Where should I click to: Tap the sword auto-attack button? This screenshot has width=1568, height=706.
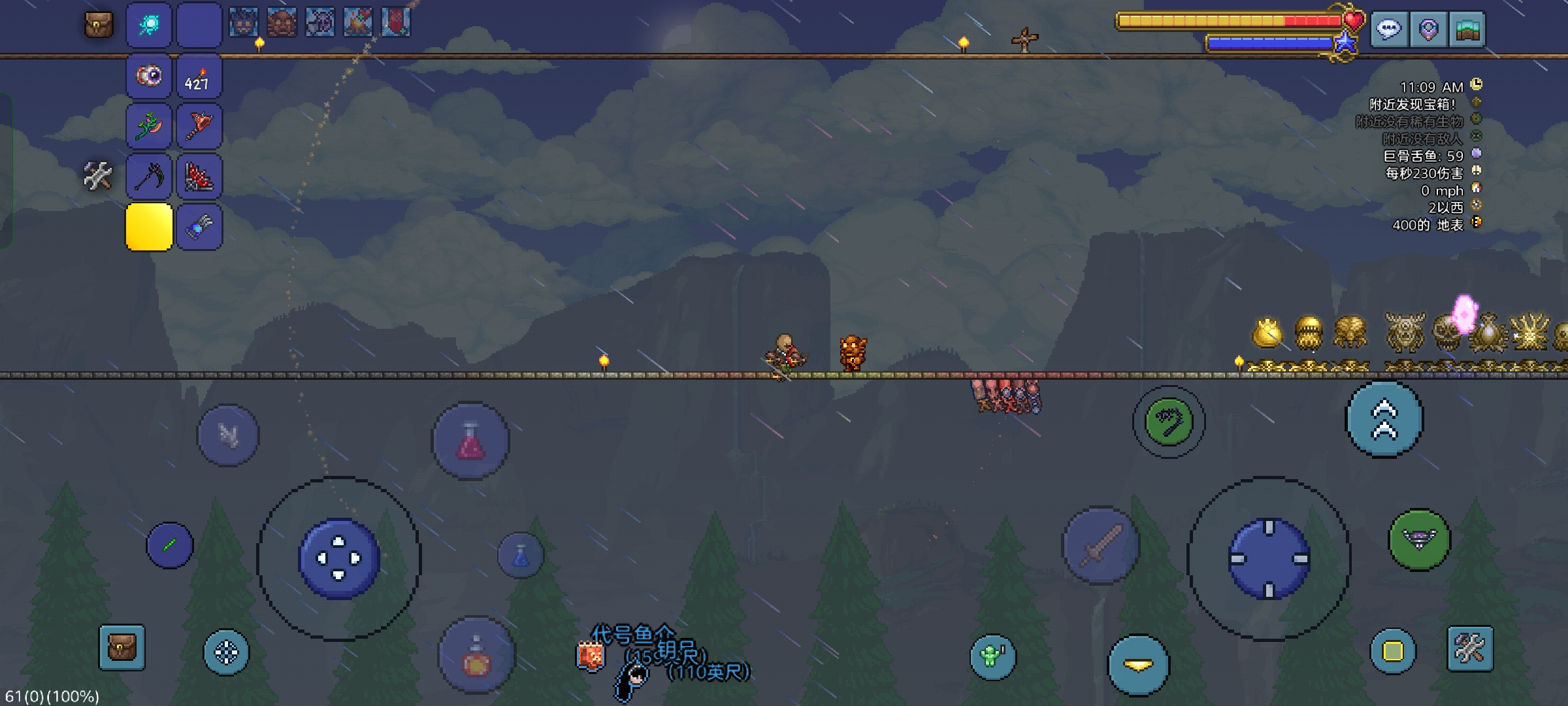[1101, 546]
